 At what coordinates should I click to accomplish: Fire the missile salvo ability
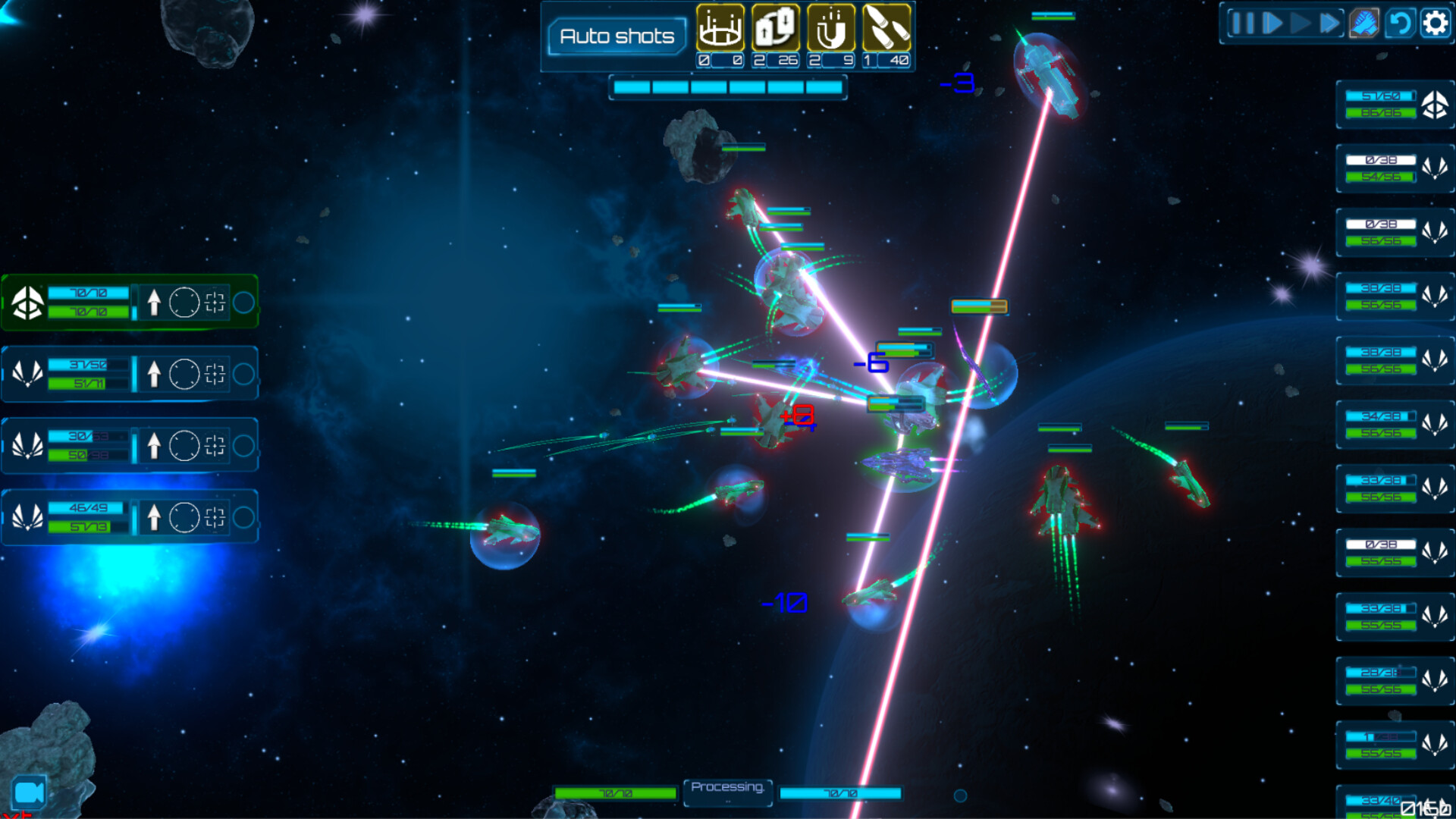coord(886,28)
